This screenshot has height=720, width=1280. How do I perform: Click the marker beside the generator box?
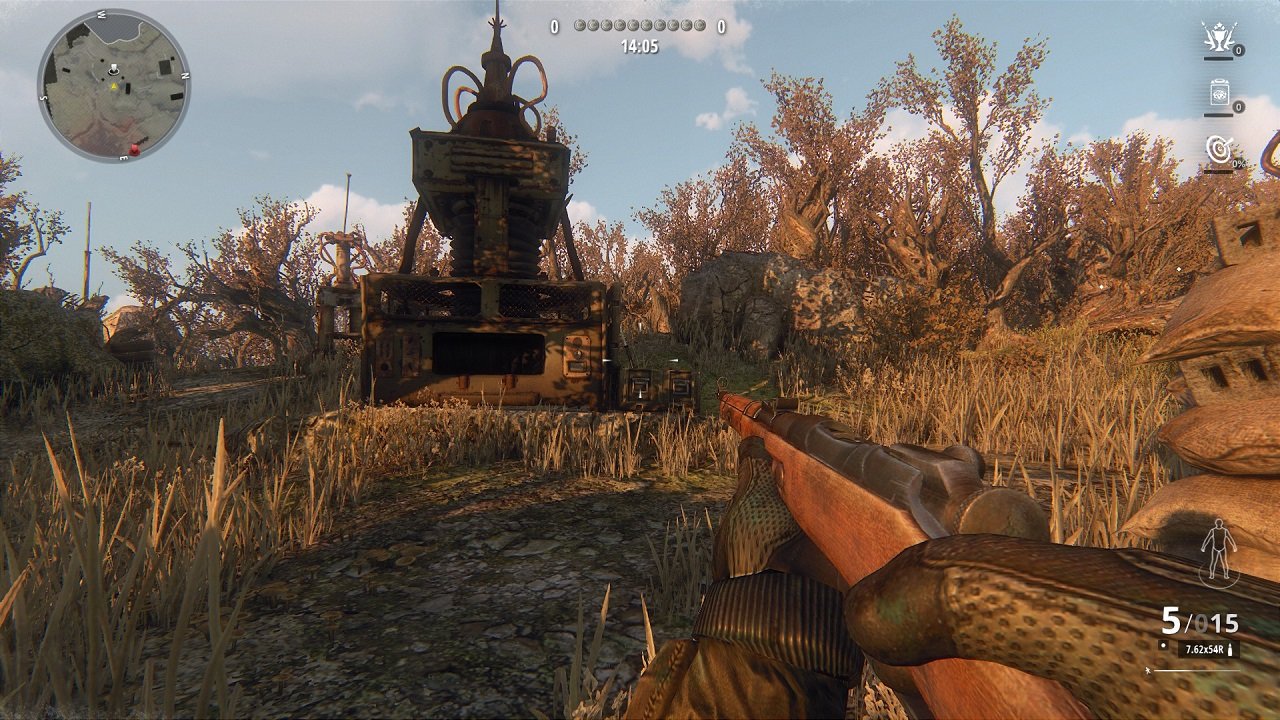click(x=675, y=360)
